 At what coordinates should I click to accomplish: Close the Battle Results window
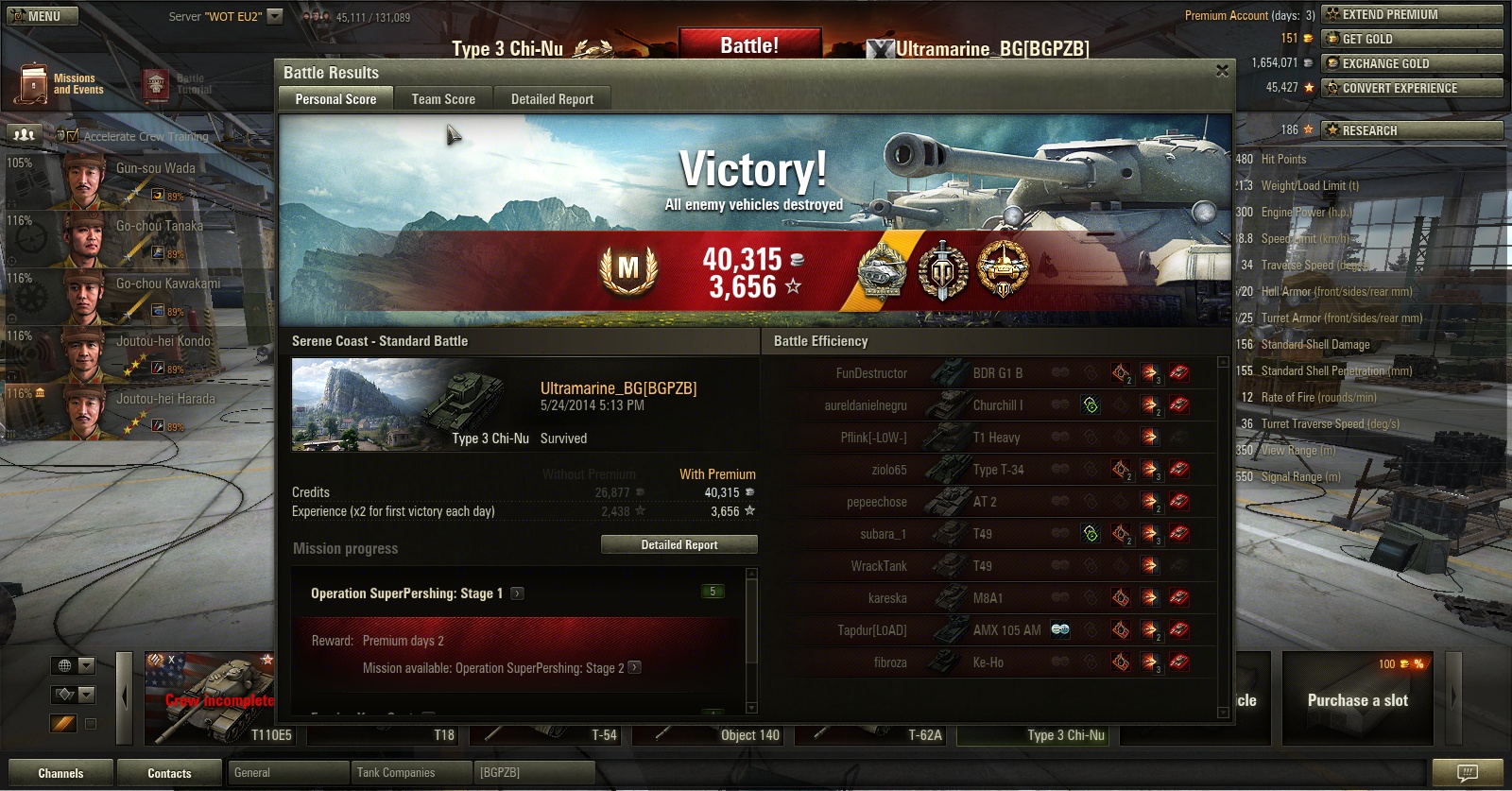pyautogui.click(x=1222, y=71)
